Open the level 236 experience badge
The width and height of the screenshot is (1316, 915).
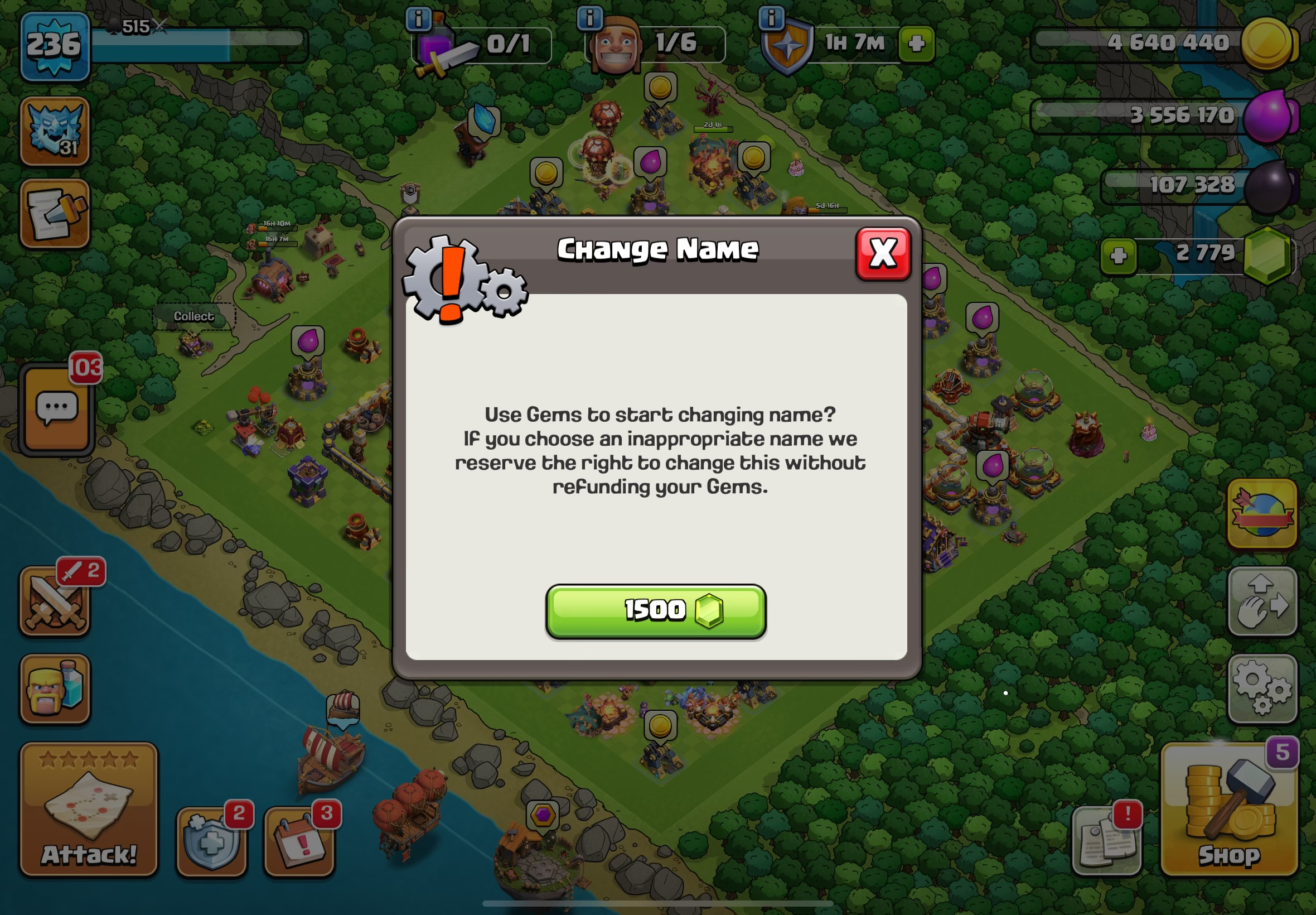pyautogui.click(x=55, y=46)
